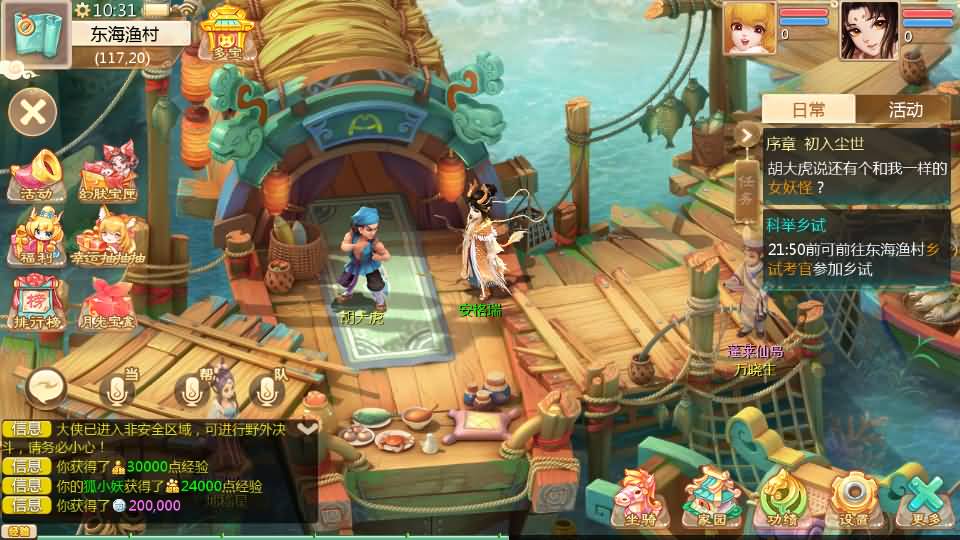Open the 家园 homestead menu
960x540 pixels.
click(712, 496)
